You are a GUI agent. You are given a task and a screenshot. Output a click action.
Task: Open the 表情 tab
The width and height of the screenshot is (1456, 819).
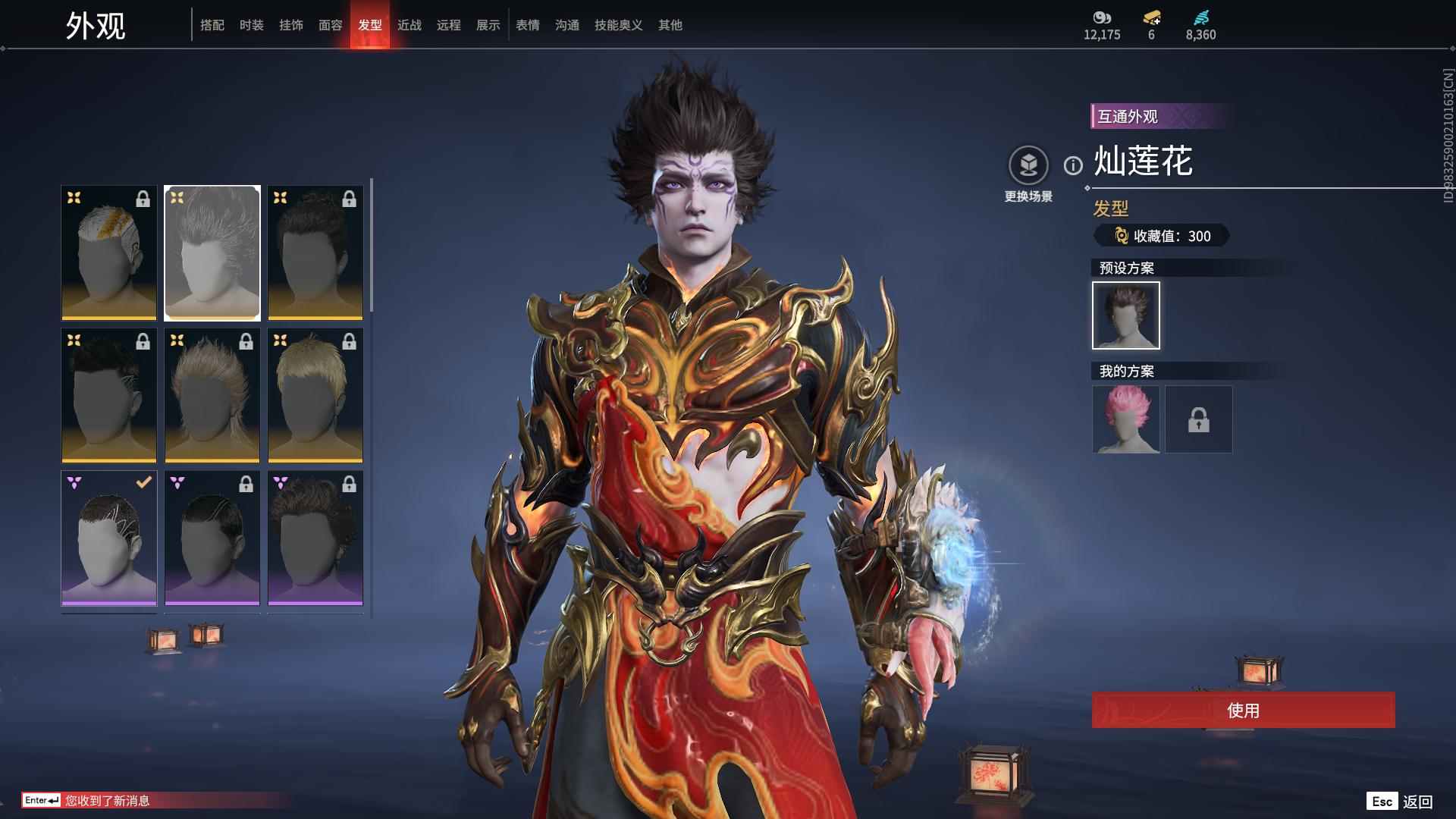(x=528, y=25)
